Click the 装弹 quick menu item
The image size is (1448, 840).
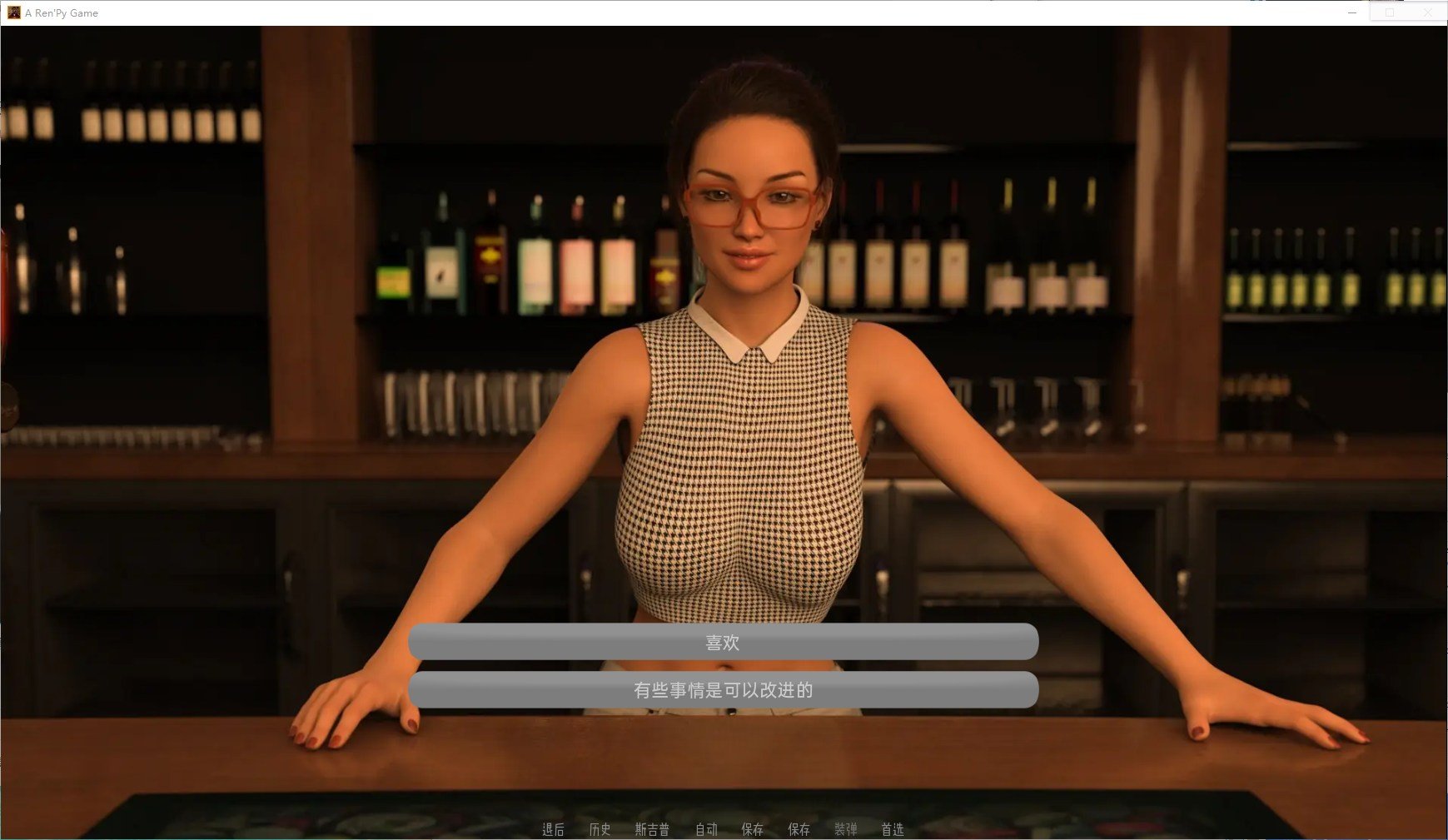point(845,829)
